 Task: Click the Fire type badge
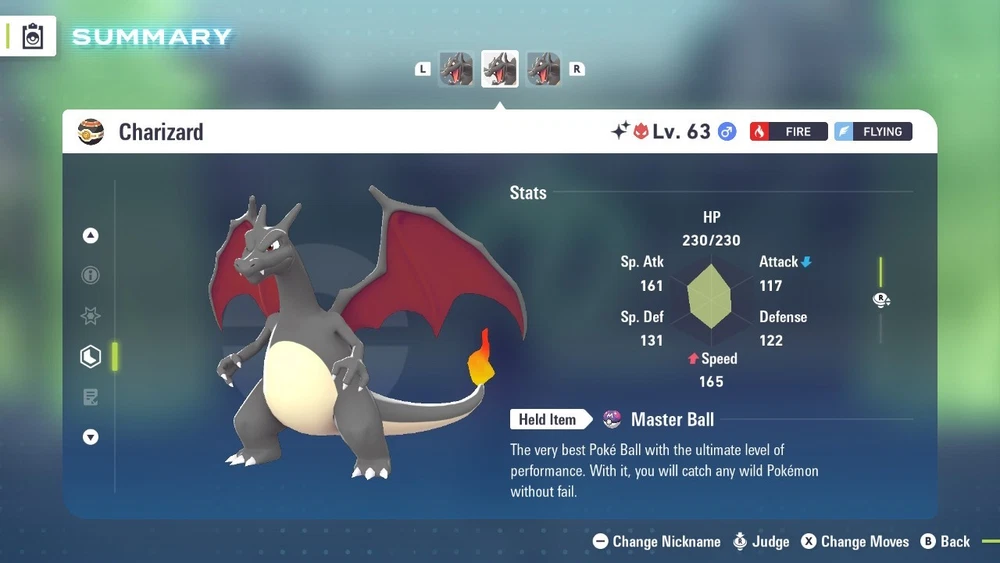788,131
